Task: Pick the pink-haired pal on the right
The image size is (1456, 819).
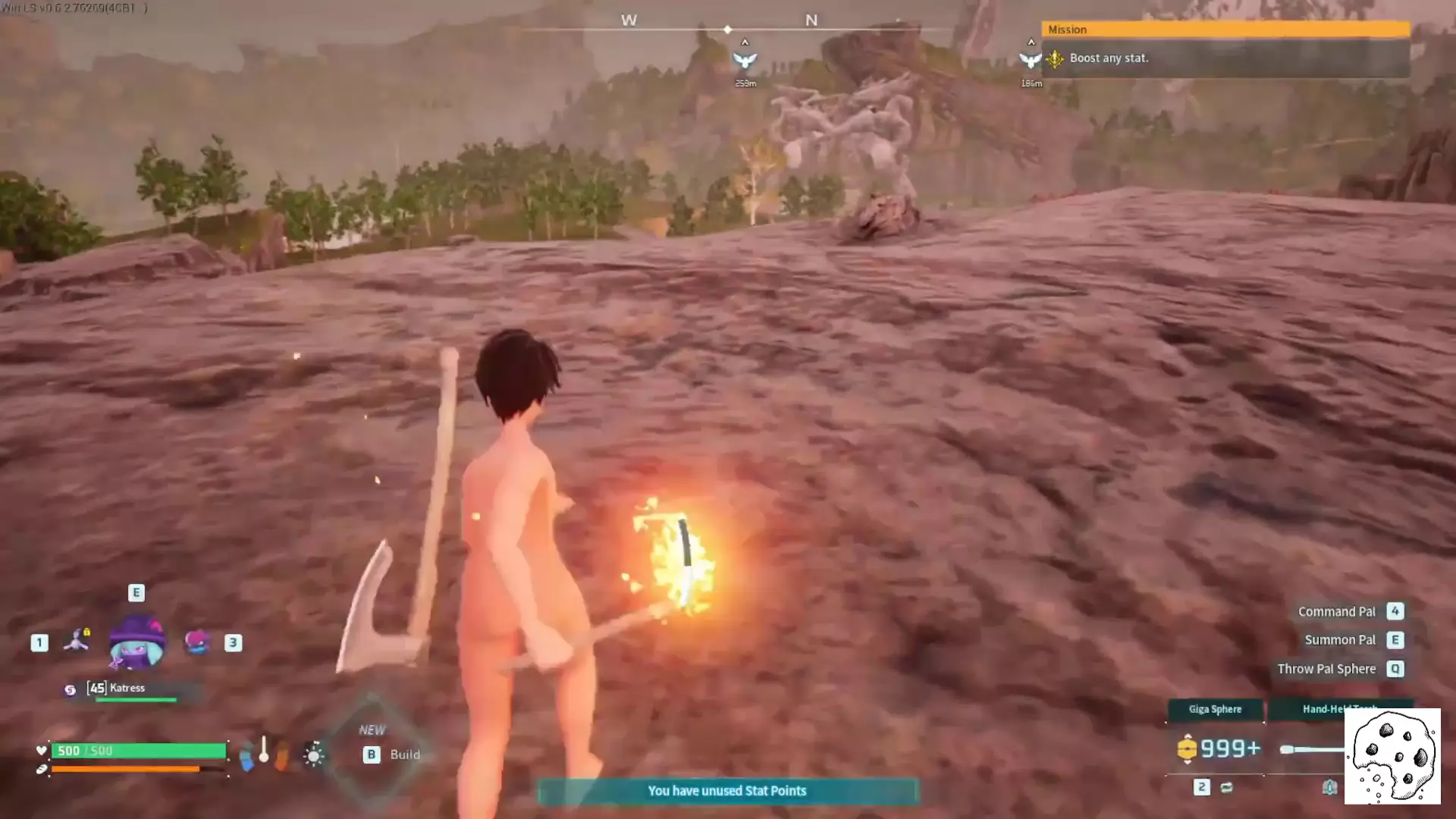Action: tap(196, 642)
